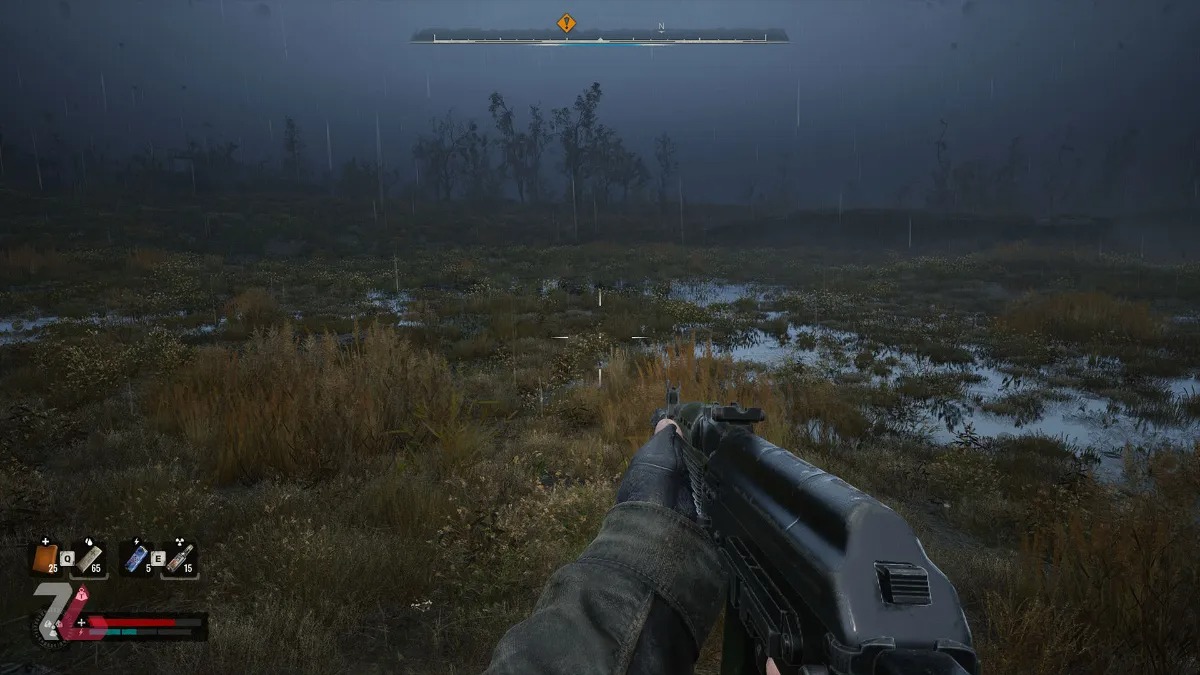The height and width of the screenshot is (675, 1200).
Task: Click the orange quest marker on compass
Action: (566, 22)
